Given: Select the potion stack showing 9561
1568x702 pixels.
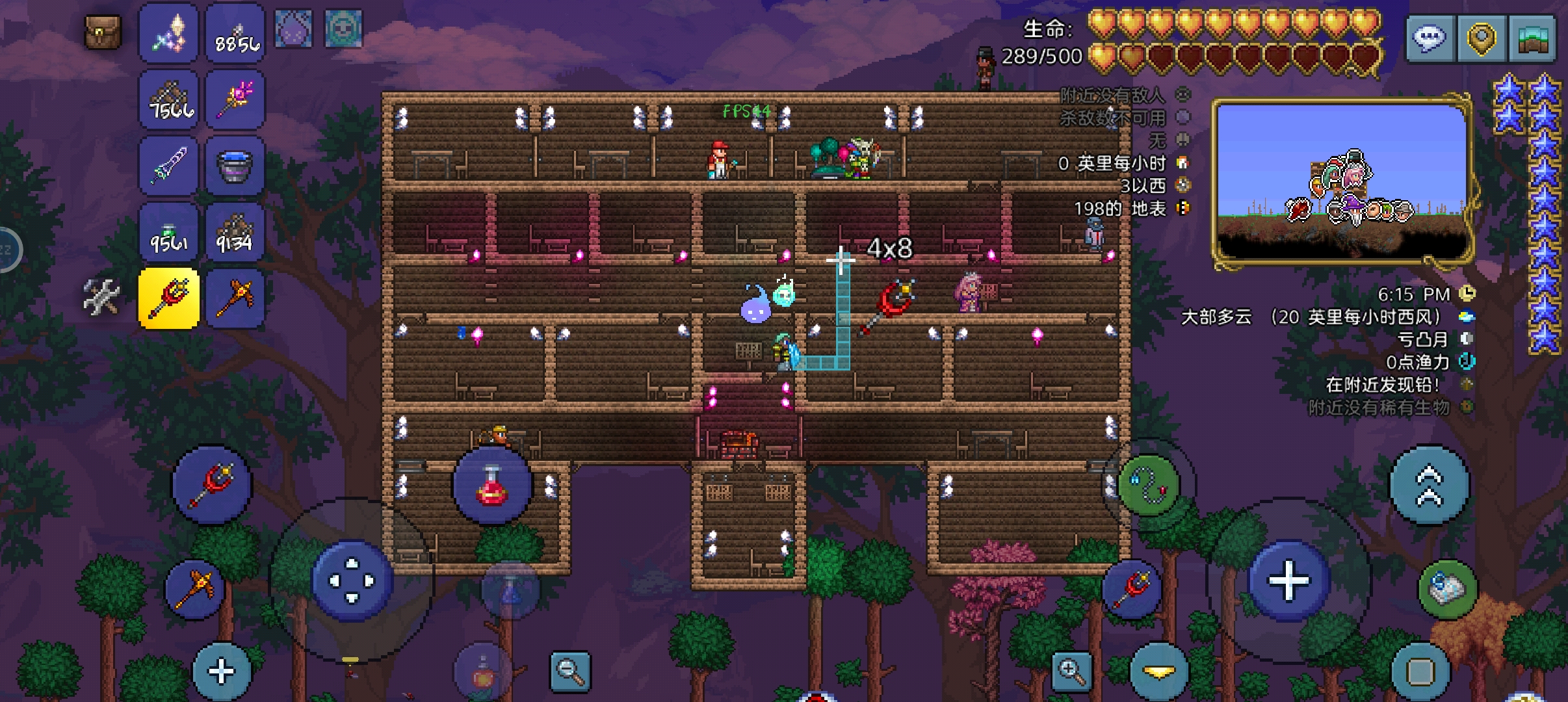Looking at the screenshot, I should pos(169,233).
